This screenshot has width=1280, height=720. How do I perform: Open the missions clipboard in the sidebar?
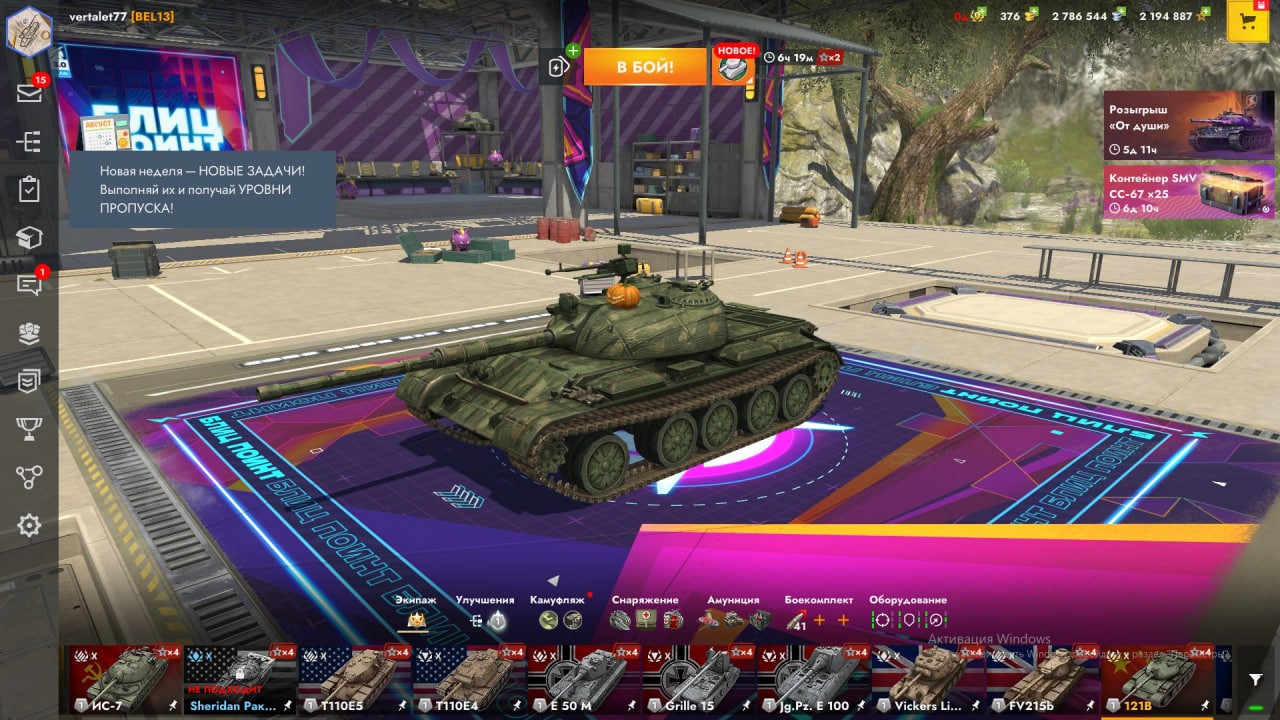pos(29,189)
